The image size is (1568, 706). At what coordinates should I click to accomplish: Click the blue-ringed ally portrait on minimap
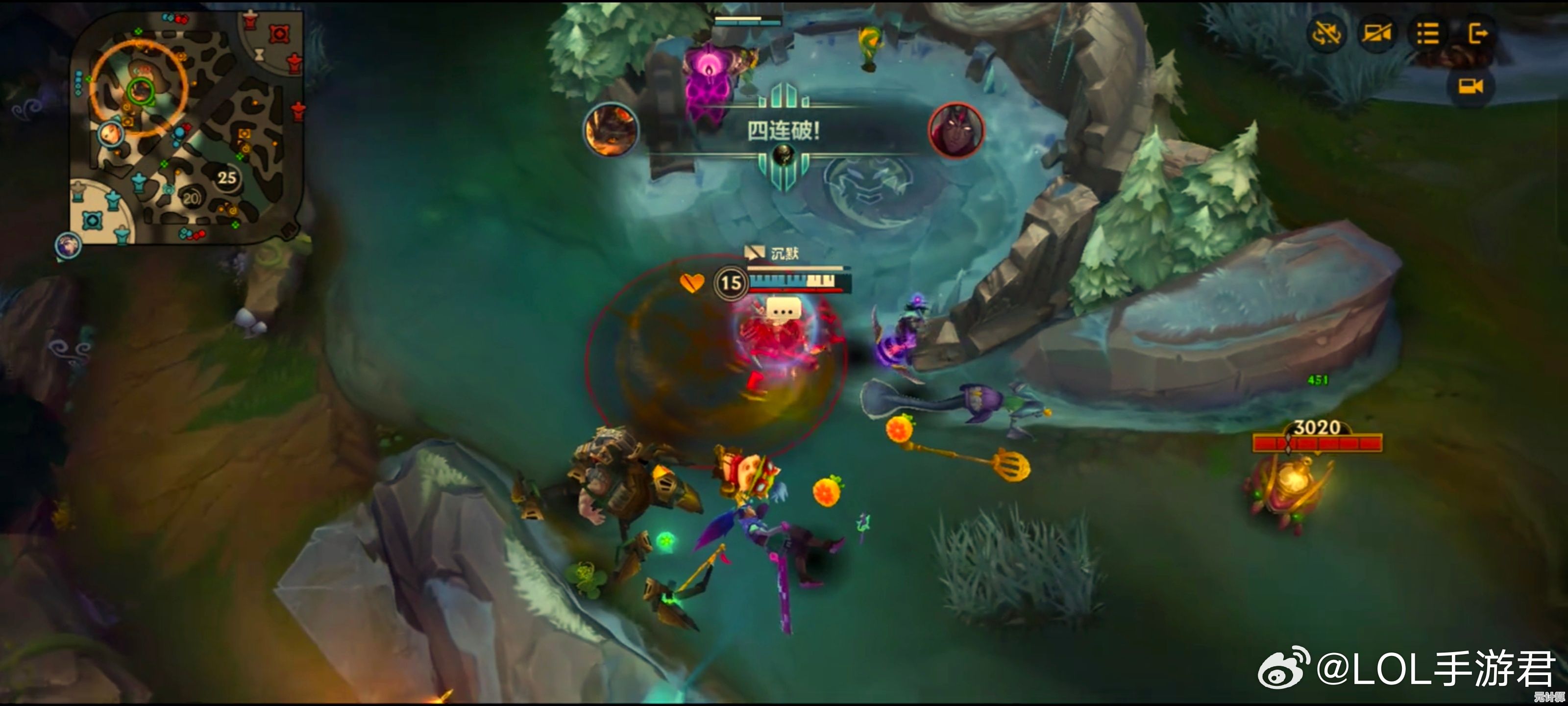click(x=111, y=134)
